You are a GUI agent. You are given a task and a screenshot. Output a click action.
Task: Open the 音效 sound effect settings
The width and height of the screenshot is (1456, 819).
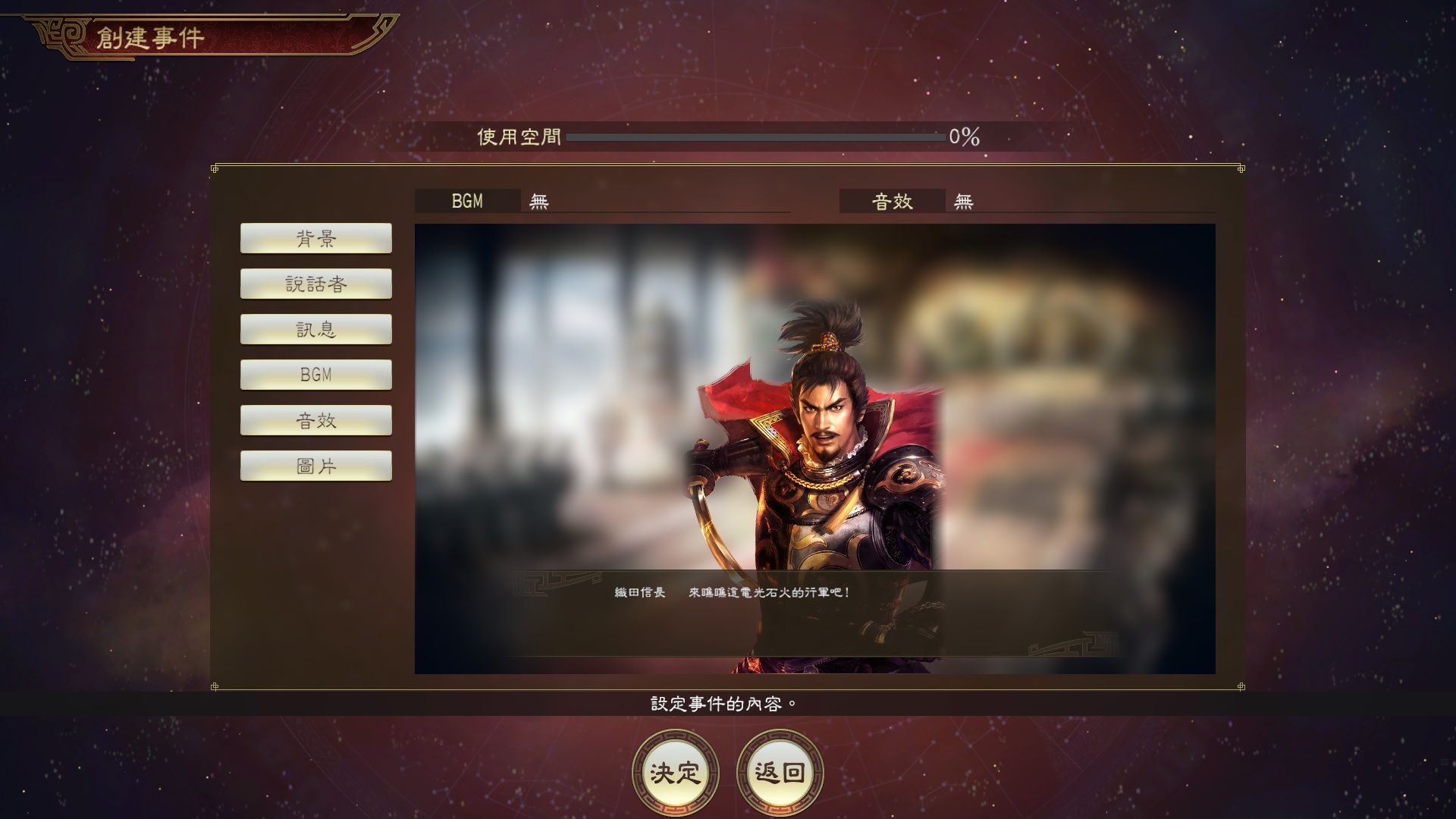(316, 420)
